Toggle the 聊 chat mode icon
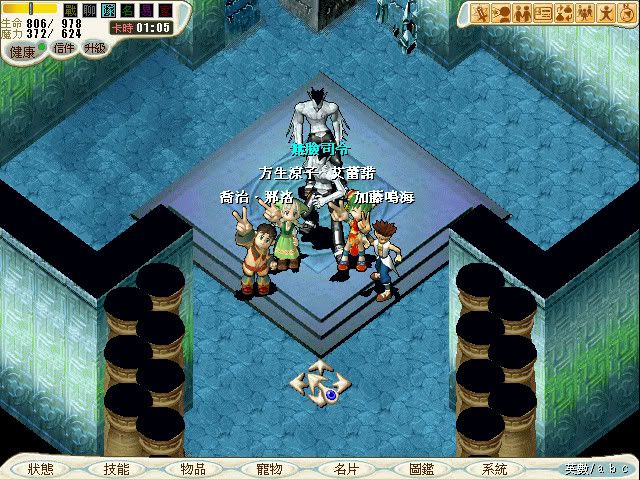 point(89,9)
